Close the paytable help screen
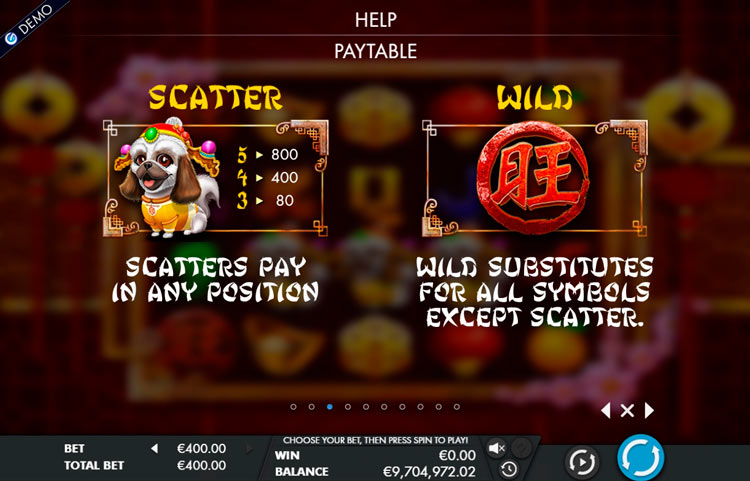This screenshot has width=750, height=481. (627, 410)
